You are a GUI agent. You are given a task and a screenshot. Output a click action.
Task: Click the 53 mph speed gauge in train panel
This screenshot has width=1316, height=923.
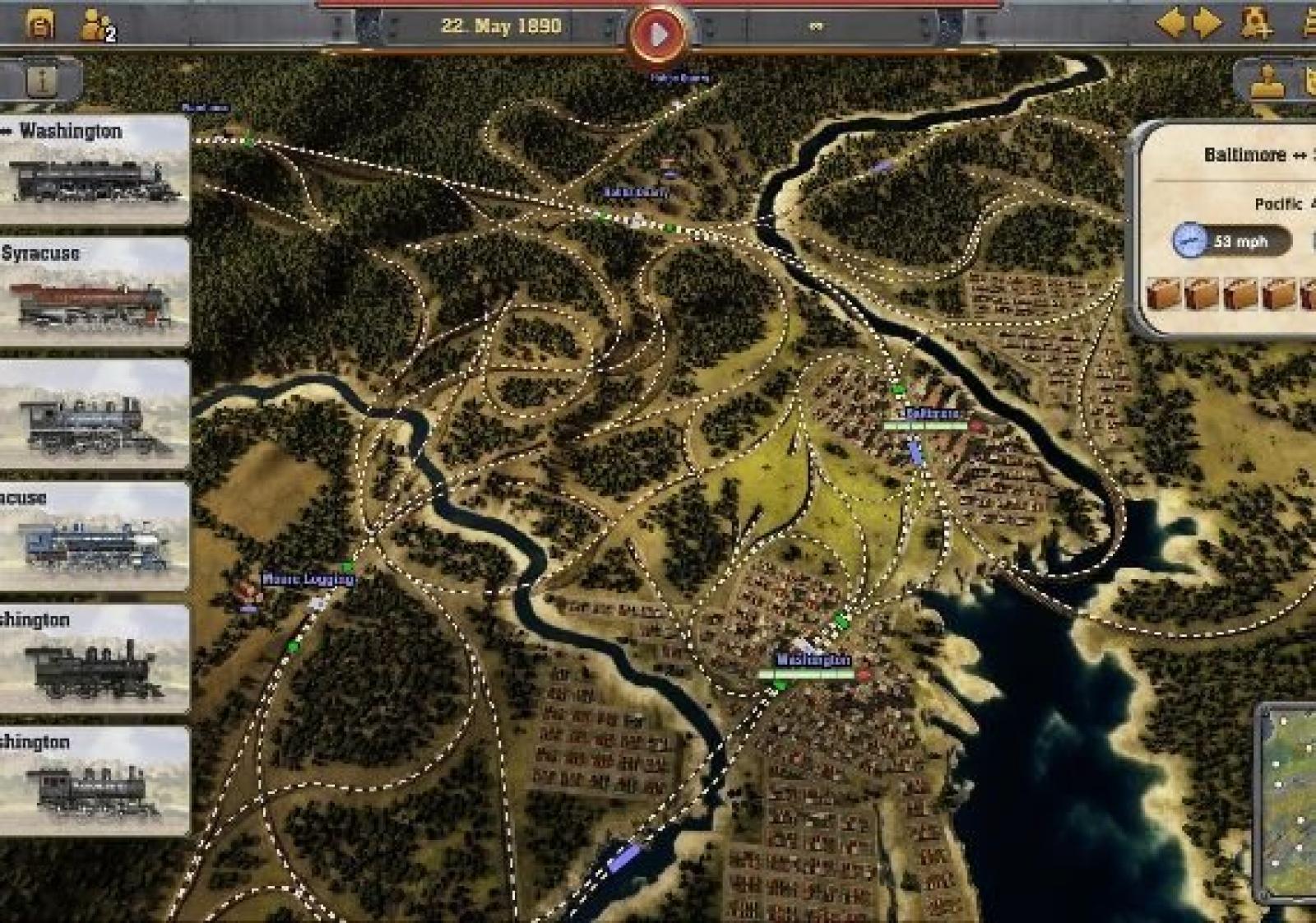point(1231,241)
